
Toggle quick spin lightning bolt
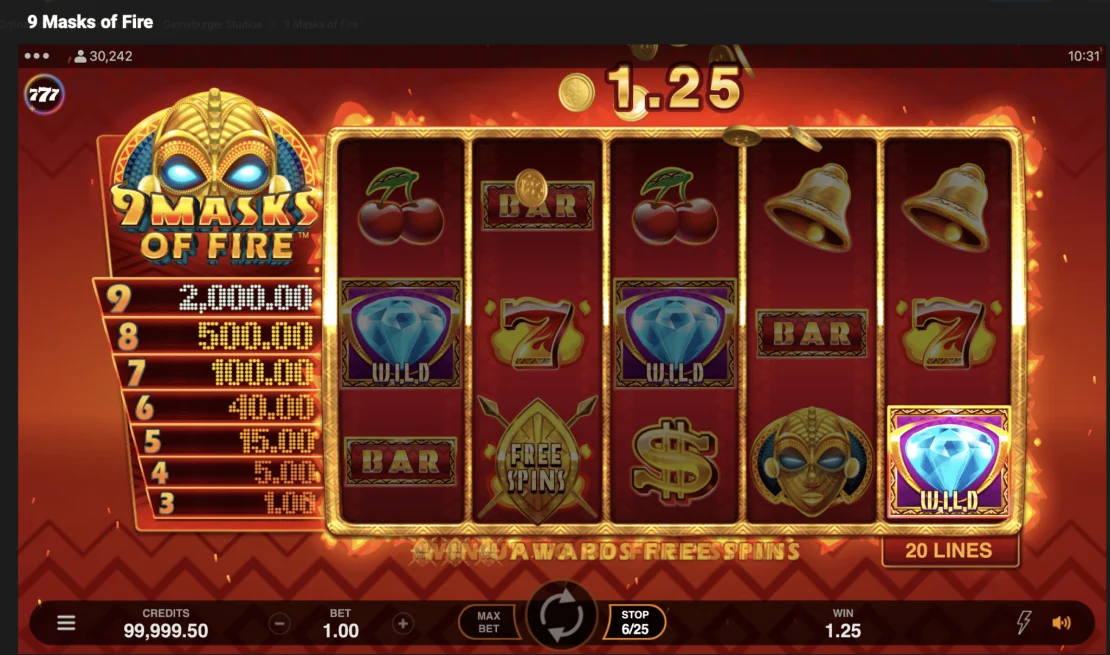tap(1024, 623)
